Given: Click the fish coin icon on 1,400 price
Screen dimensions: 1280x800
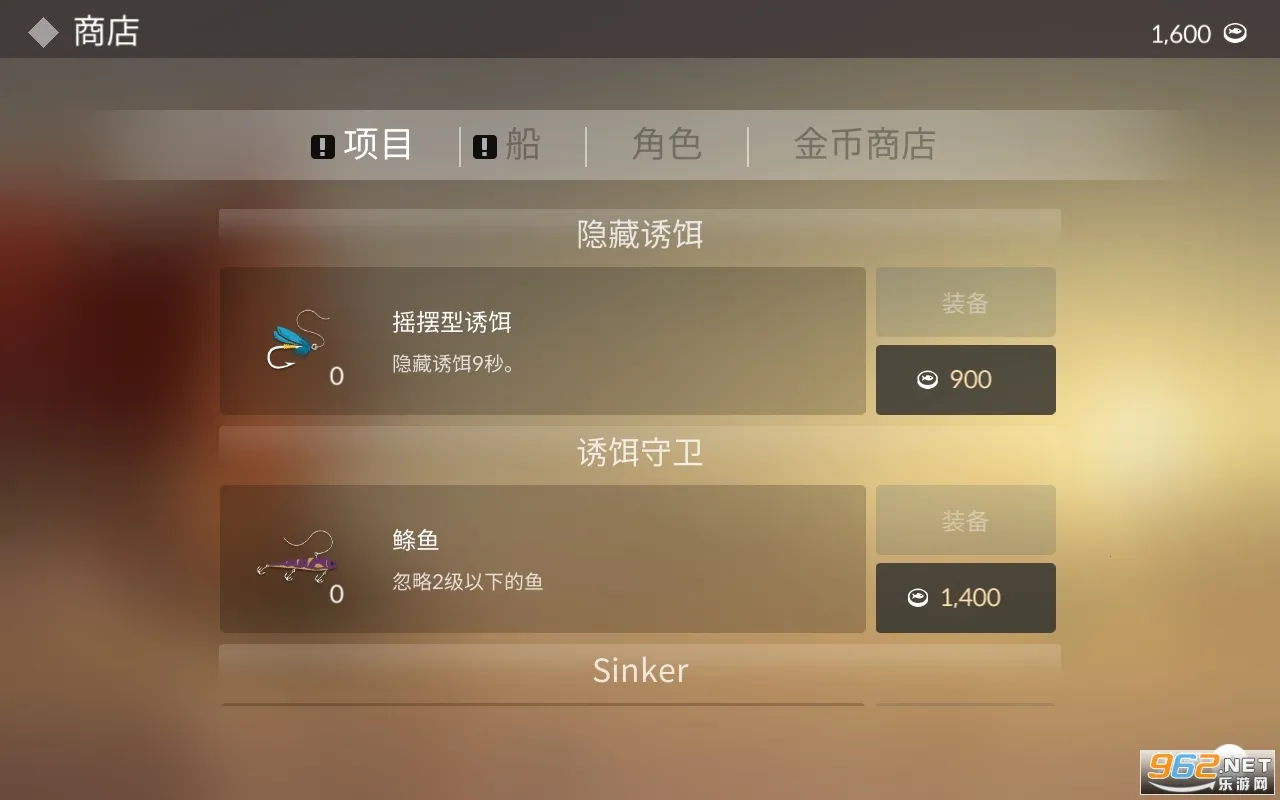Looking at the screenshot, I should pyautogui.click(x=920, y=597).
